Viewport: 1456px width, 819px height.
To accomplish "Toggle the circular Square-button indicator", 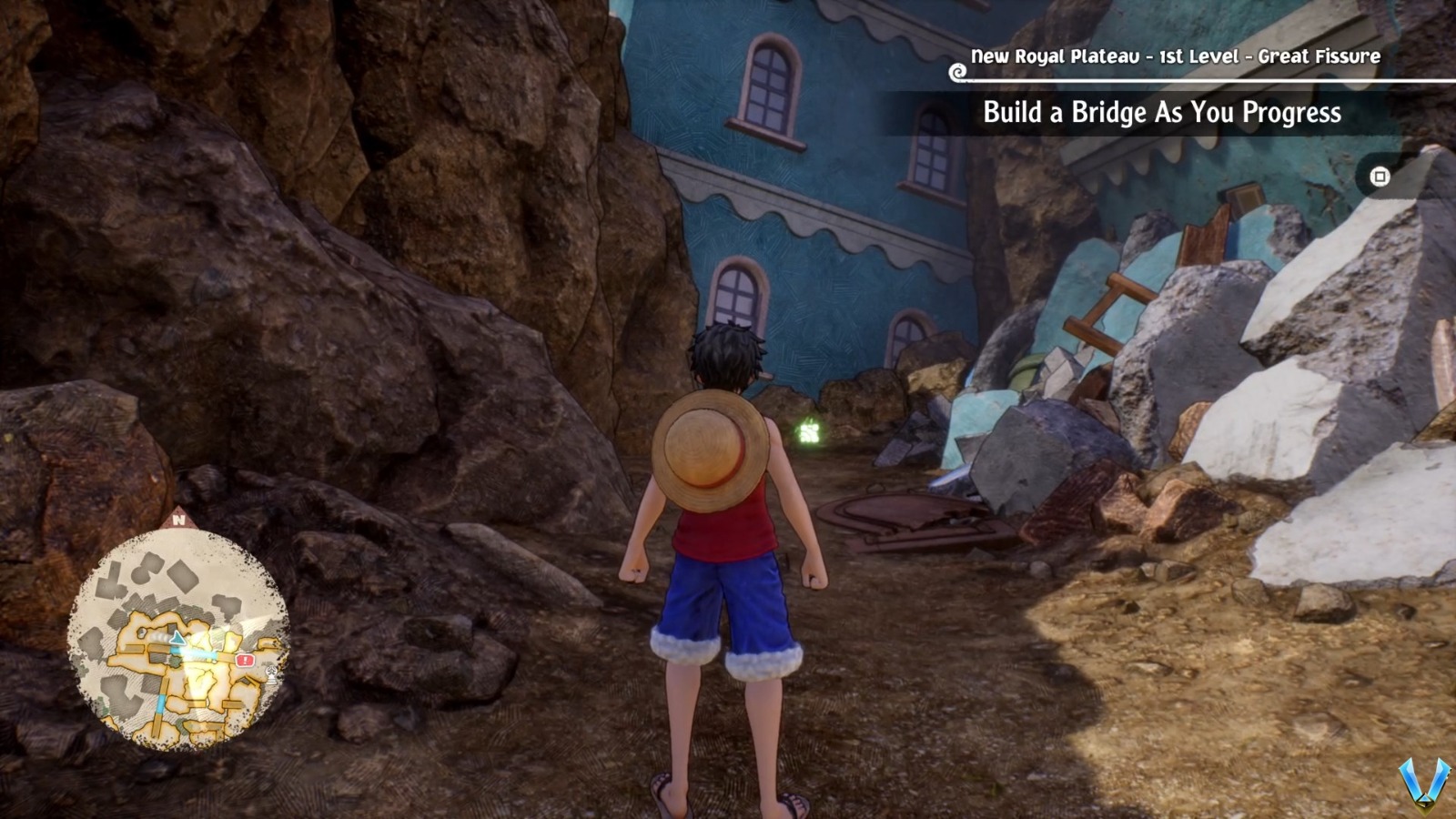I will (1380, 177).
